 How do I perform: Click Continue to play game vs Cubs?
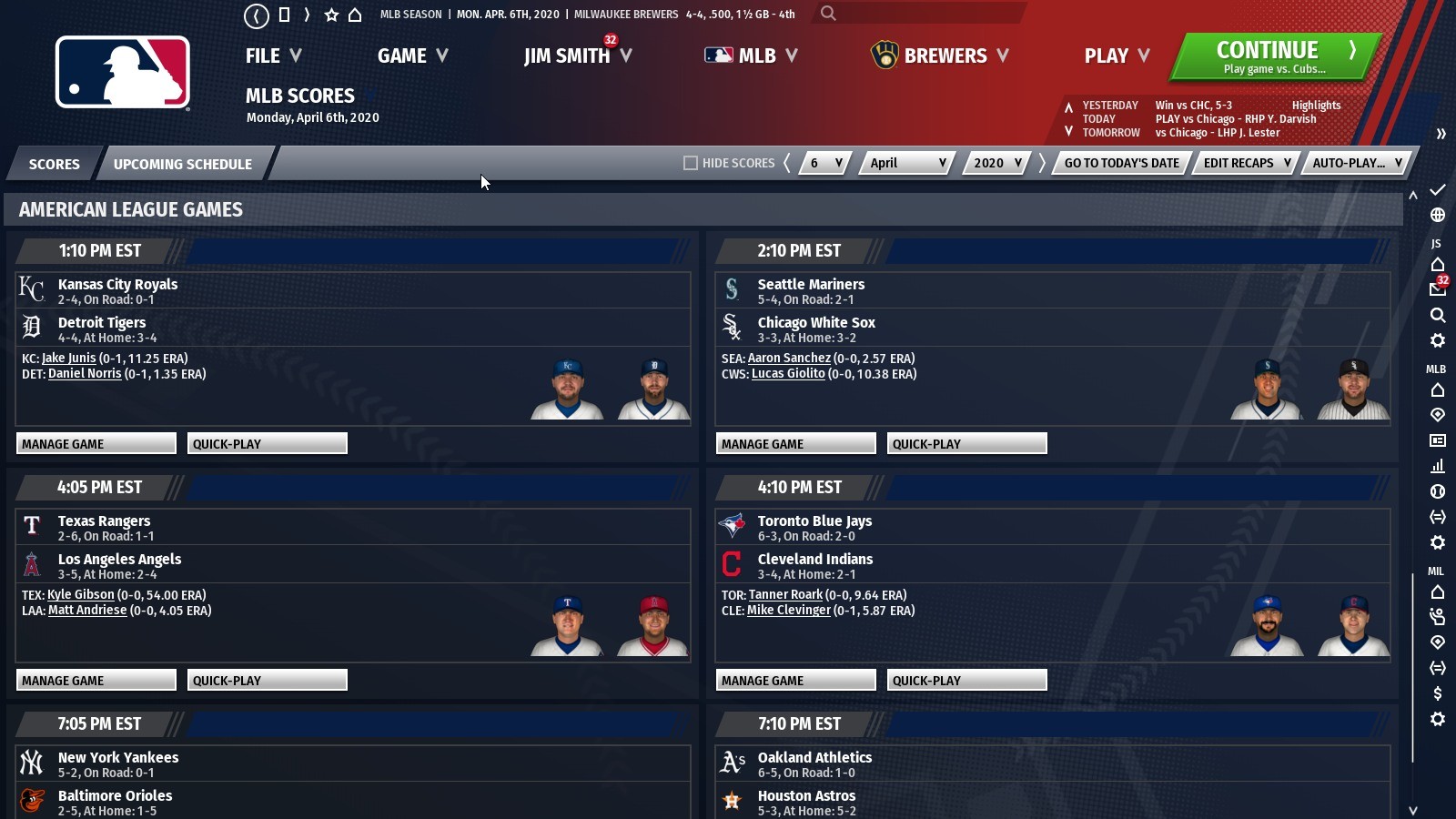[1270, 55]
